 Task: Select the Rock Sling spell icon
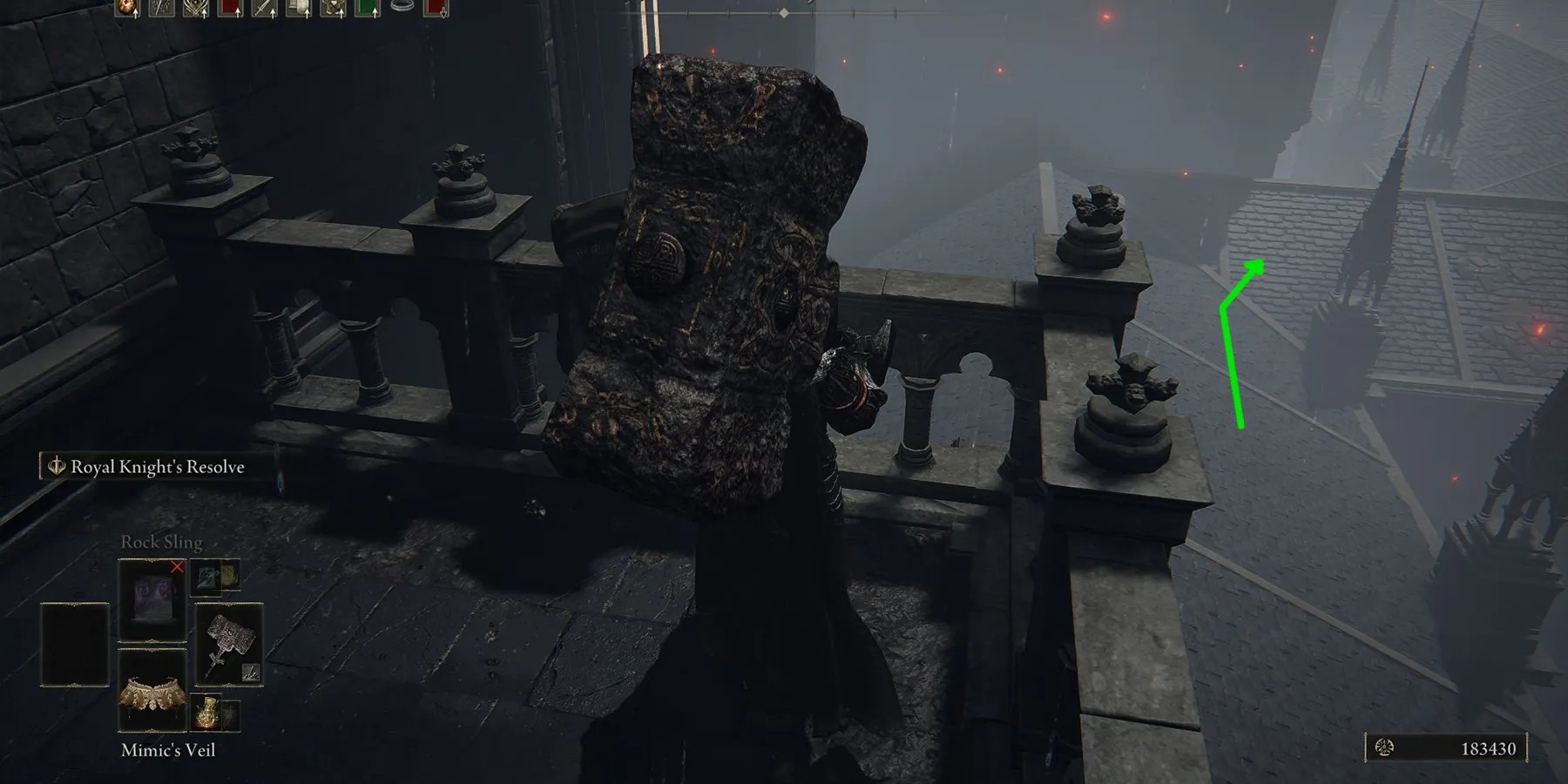click(x=153, y=598)
